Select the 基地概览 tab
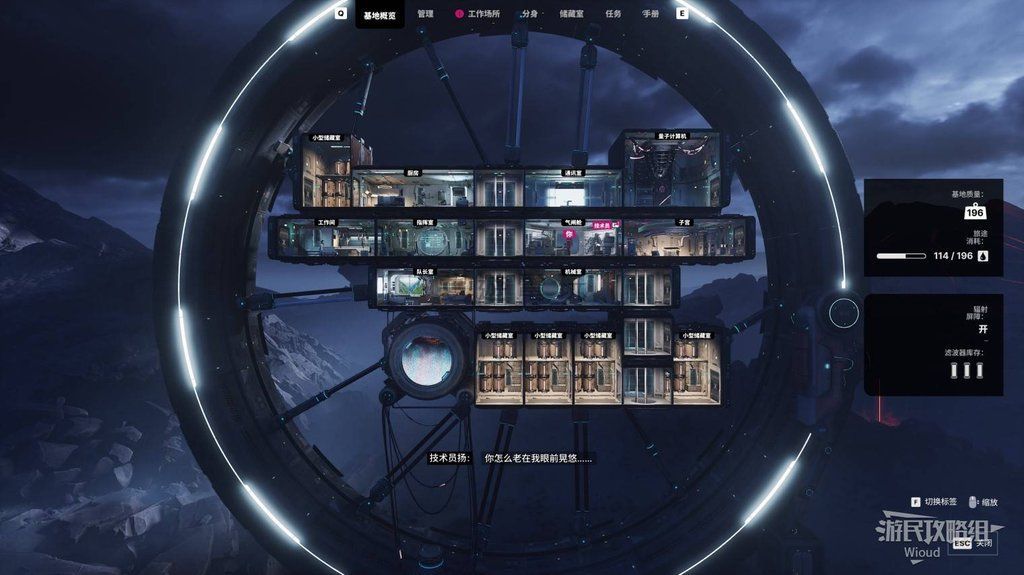 [x=380, y=15]
